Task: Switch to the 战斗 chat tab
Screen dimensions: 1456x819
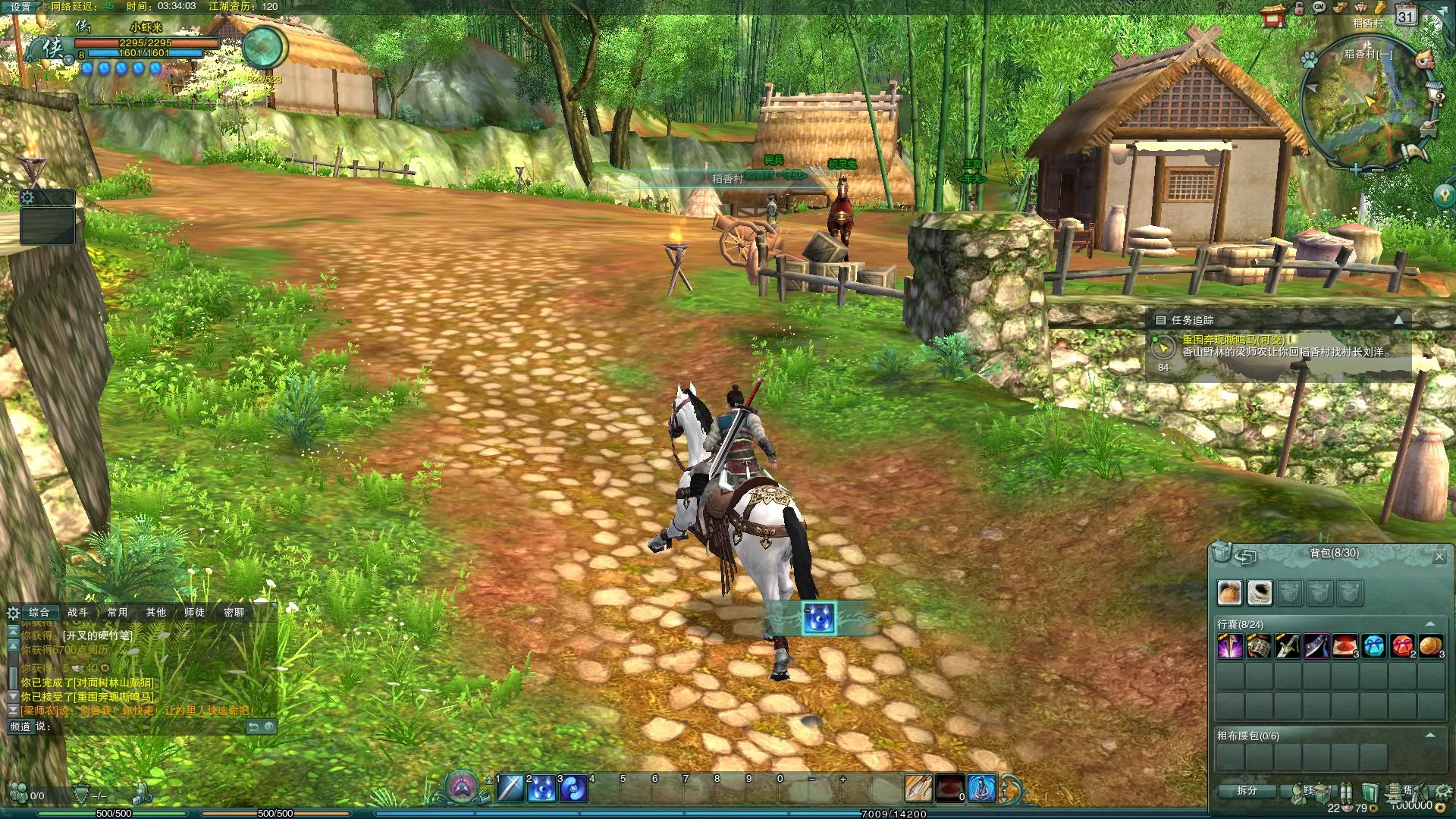Action: click(x=78, y=612)
